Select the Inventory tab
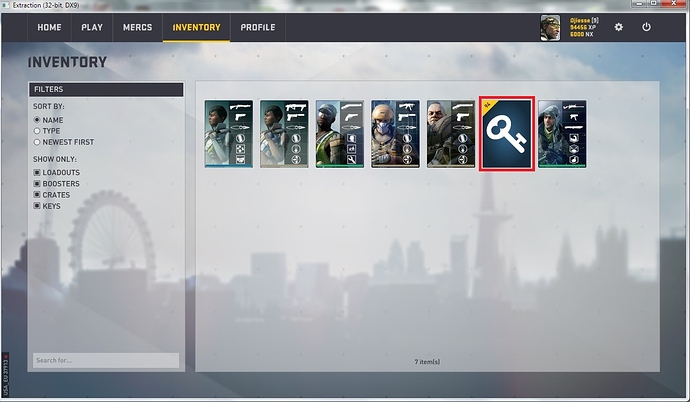 point(196,27)
